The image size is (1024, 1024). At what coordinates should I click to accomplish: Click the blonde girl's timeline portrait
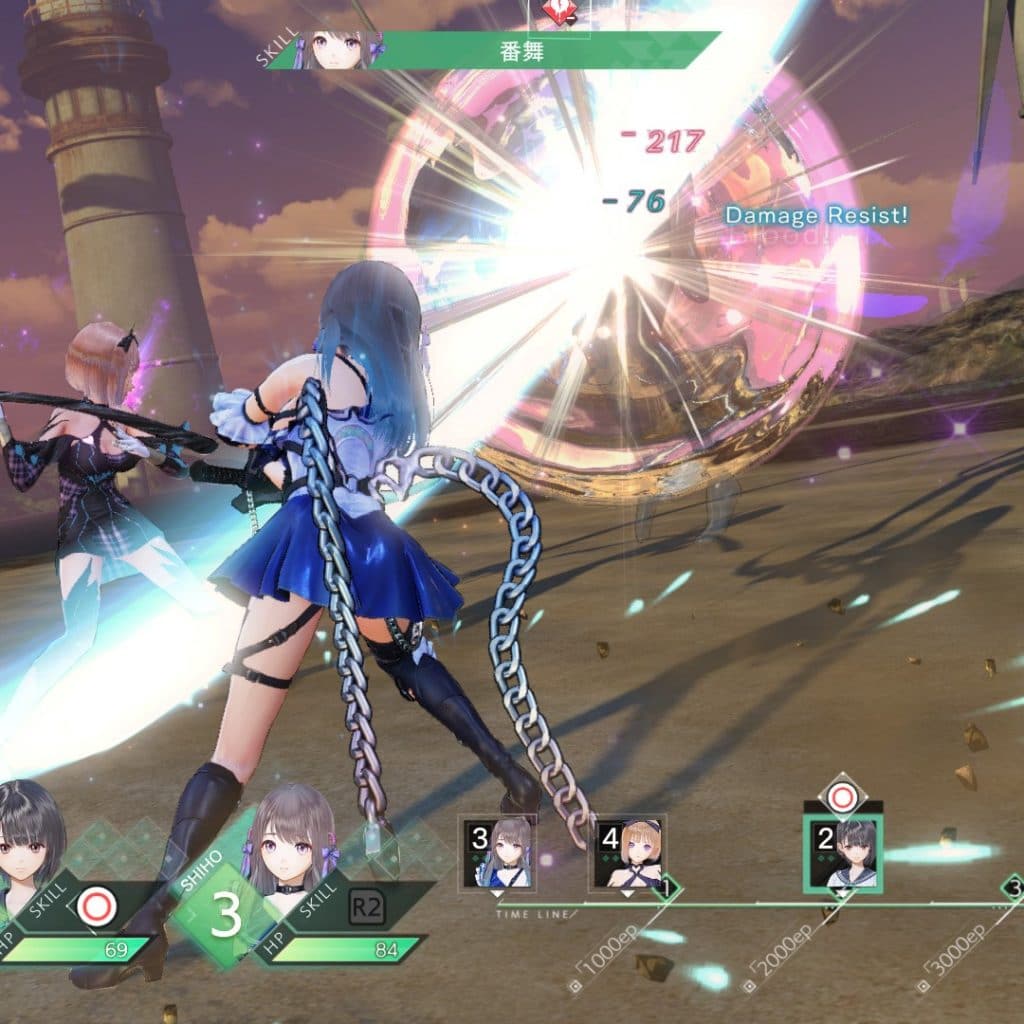pyautogui.click(x=628, y=852)
